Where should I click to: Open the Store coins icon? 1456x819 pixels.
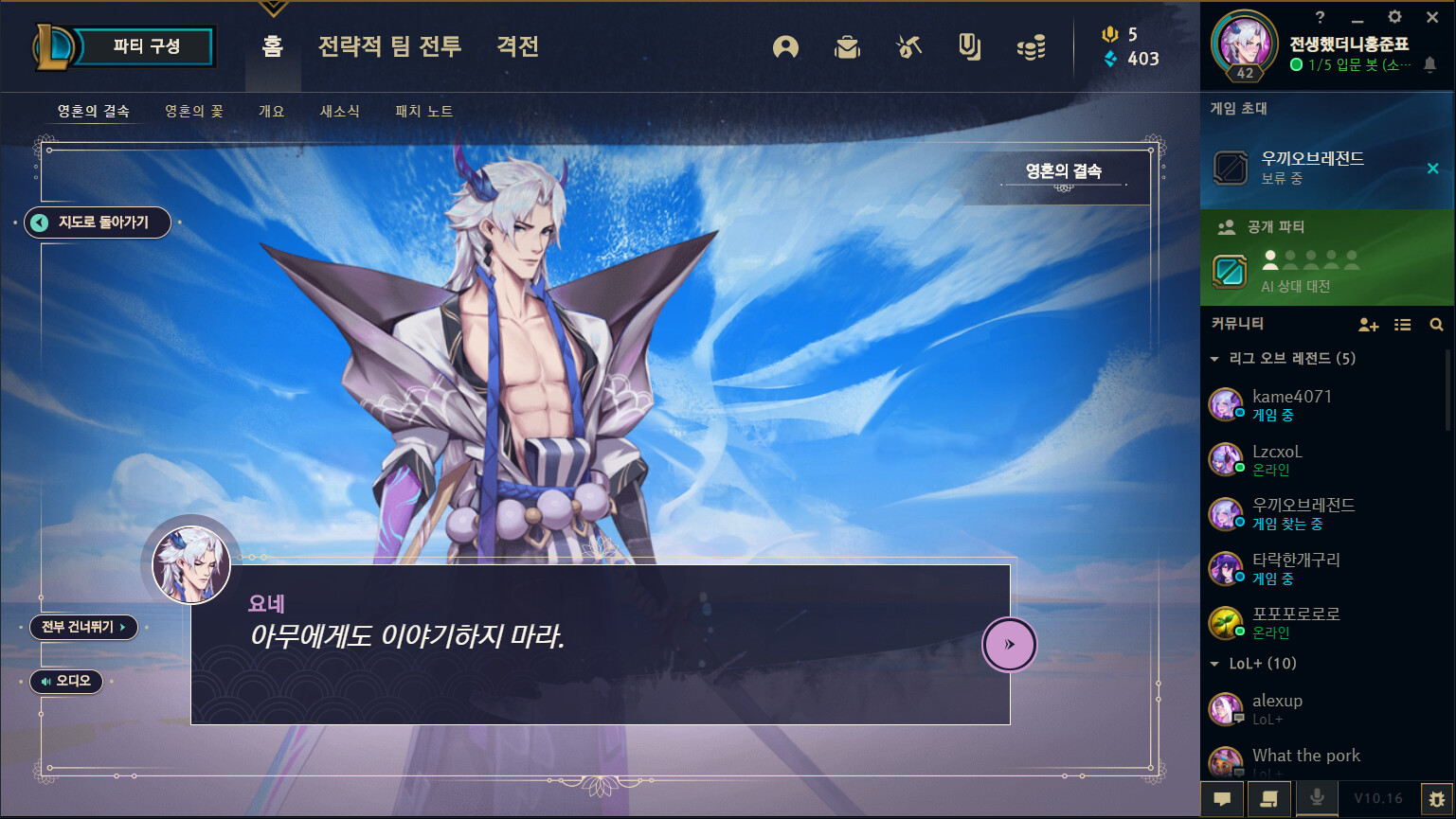tap(1031, 47)
